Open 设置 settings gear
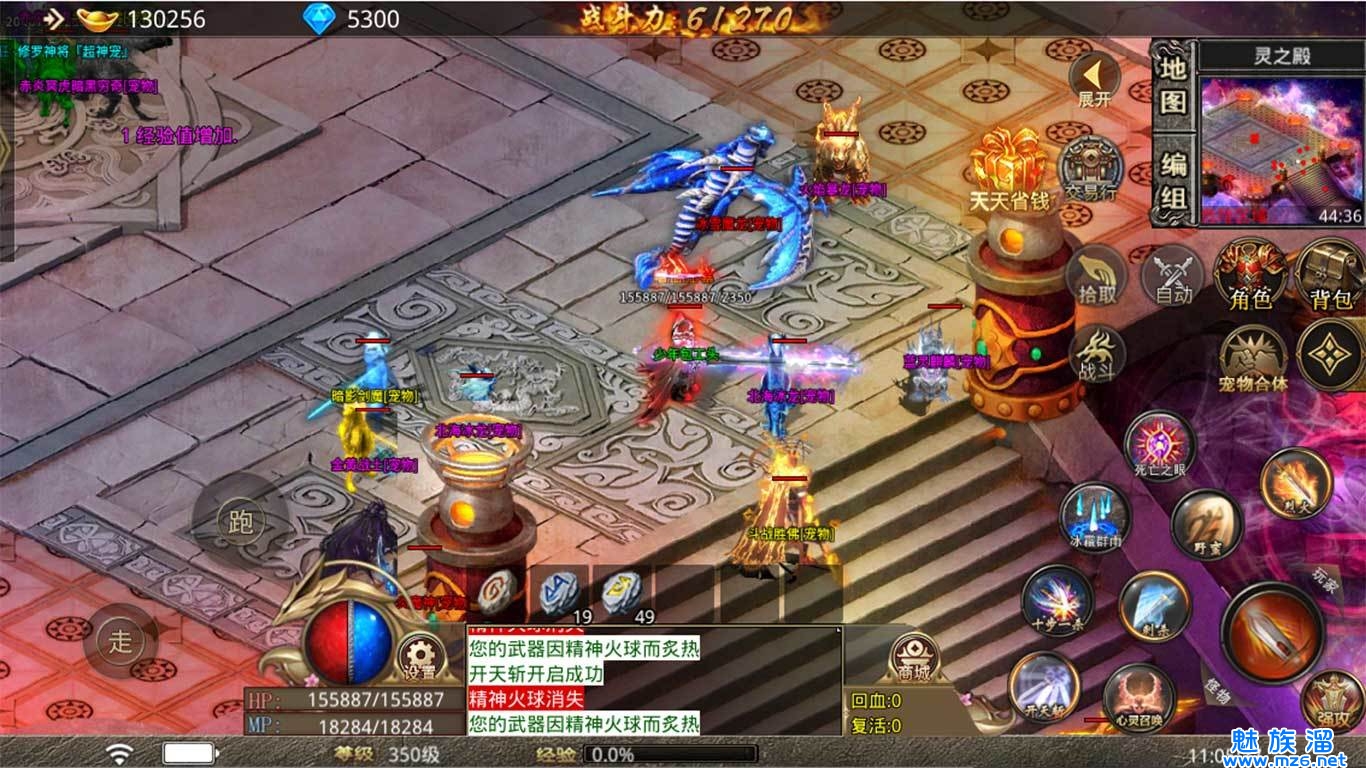 [419, 657]
